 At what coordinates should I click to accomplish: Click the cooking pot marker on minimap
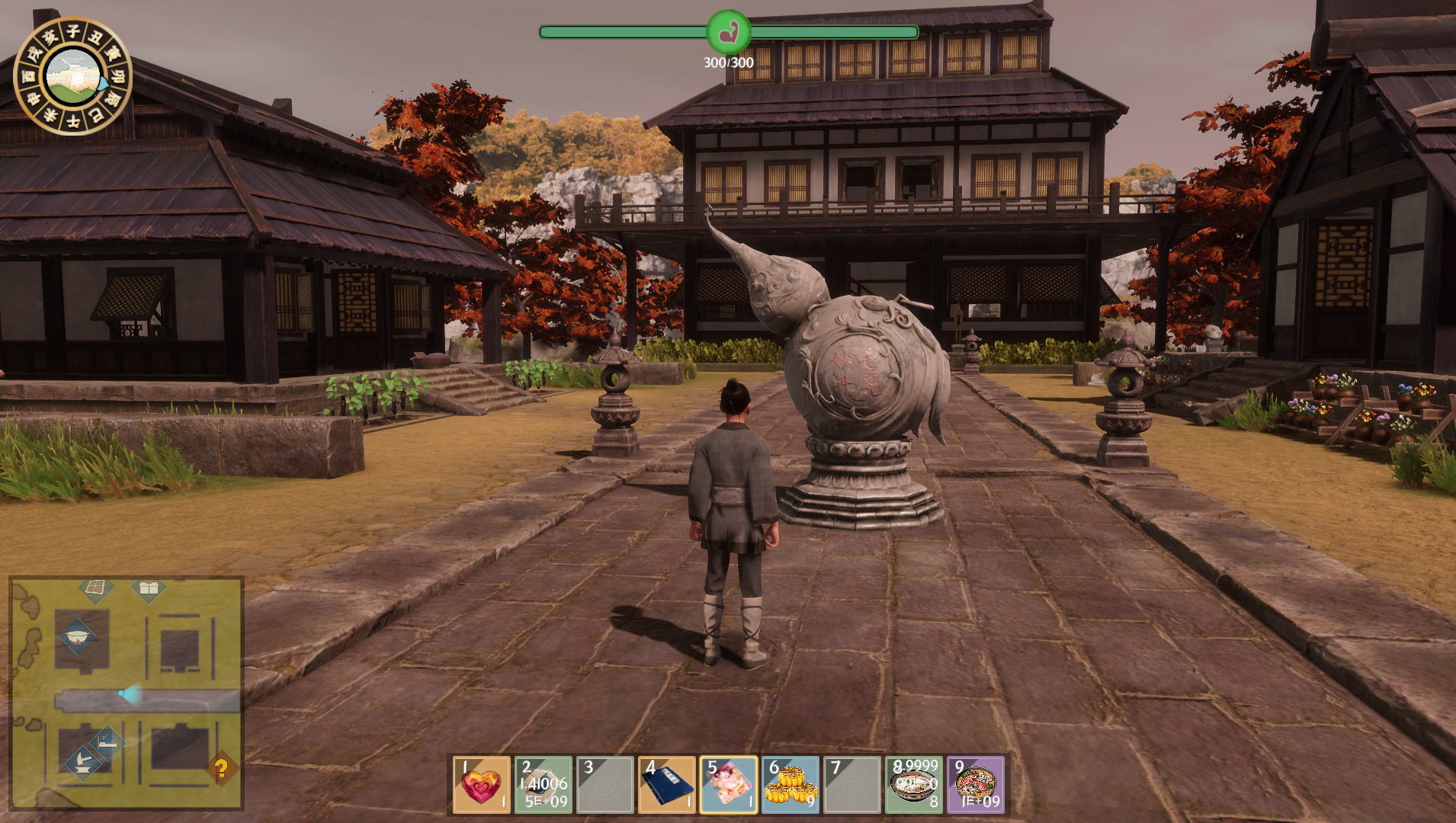(x=77, y=636)
